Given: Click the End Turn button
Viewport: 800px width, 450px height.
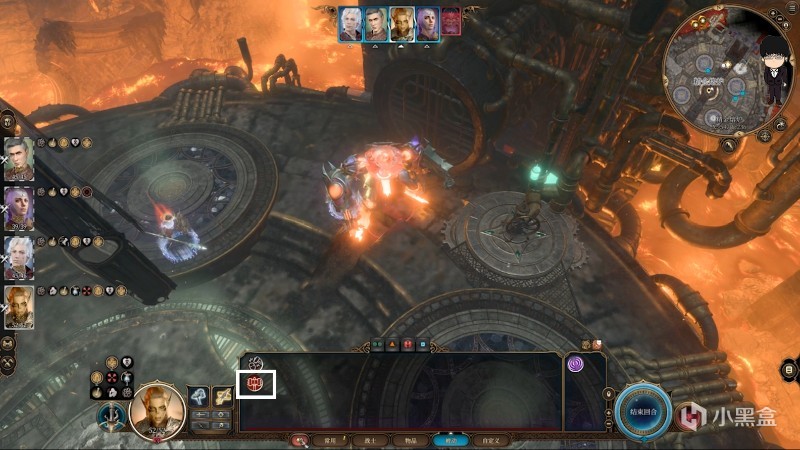Looking at the screenshot, I should pyautogui.click(x=642, y=411).
